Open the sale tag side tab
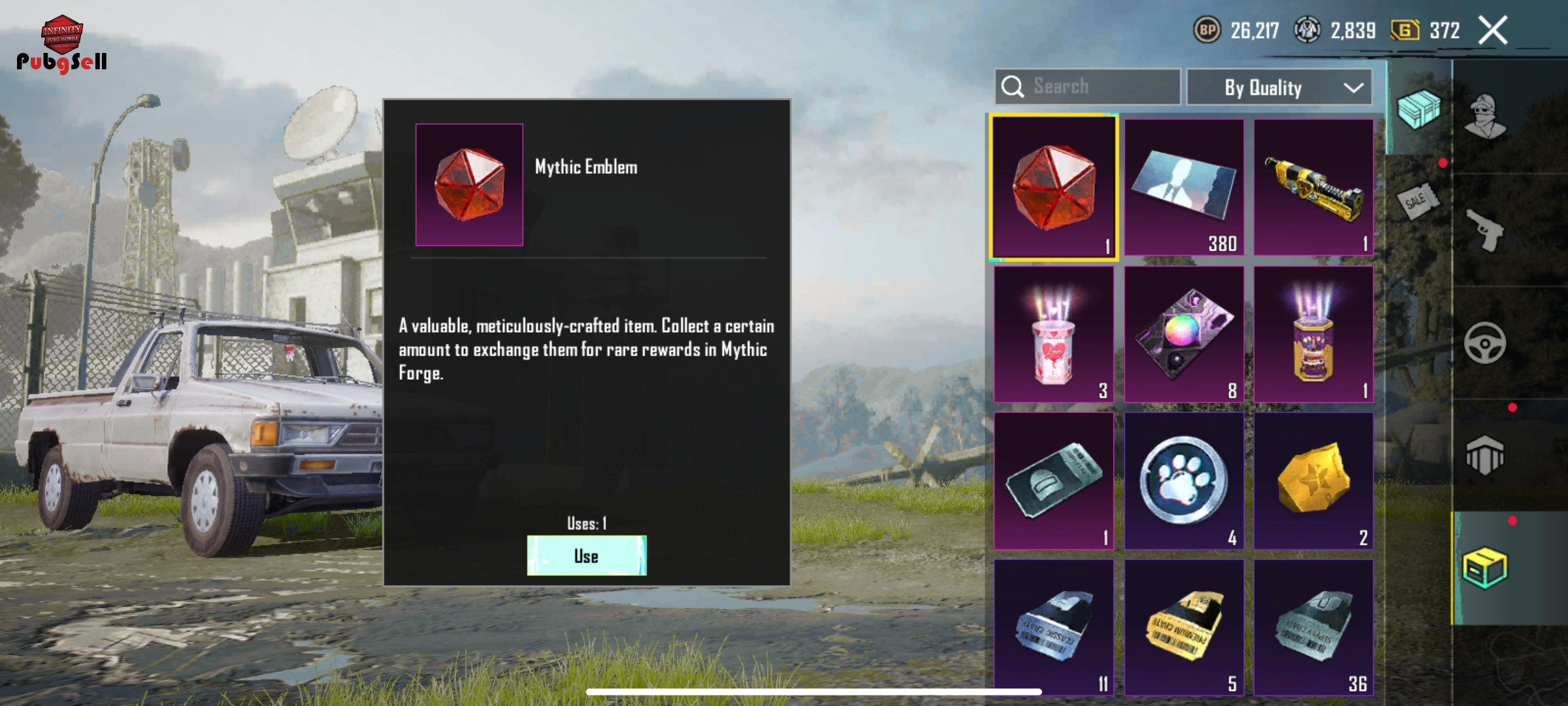Image resolution: width=1568 pixels, height=706 pixels. click(x=1418, y=199)
